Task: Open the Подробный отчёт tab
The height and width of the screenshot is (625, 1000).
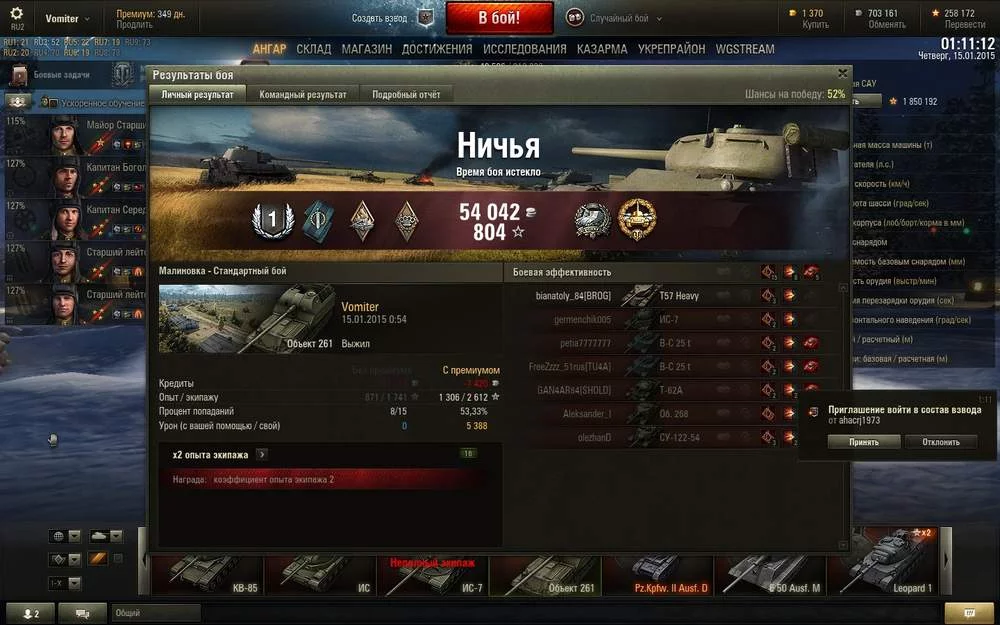Action: point(405,94)
